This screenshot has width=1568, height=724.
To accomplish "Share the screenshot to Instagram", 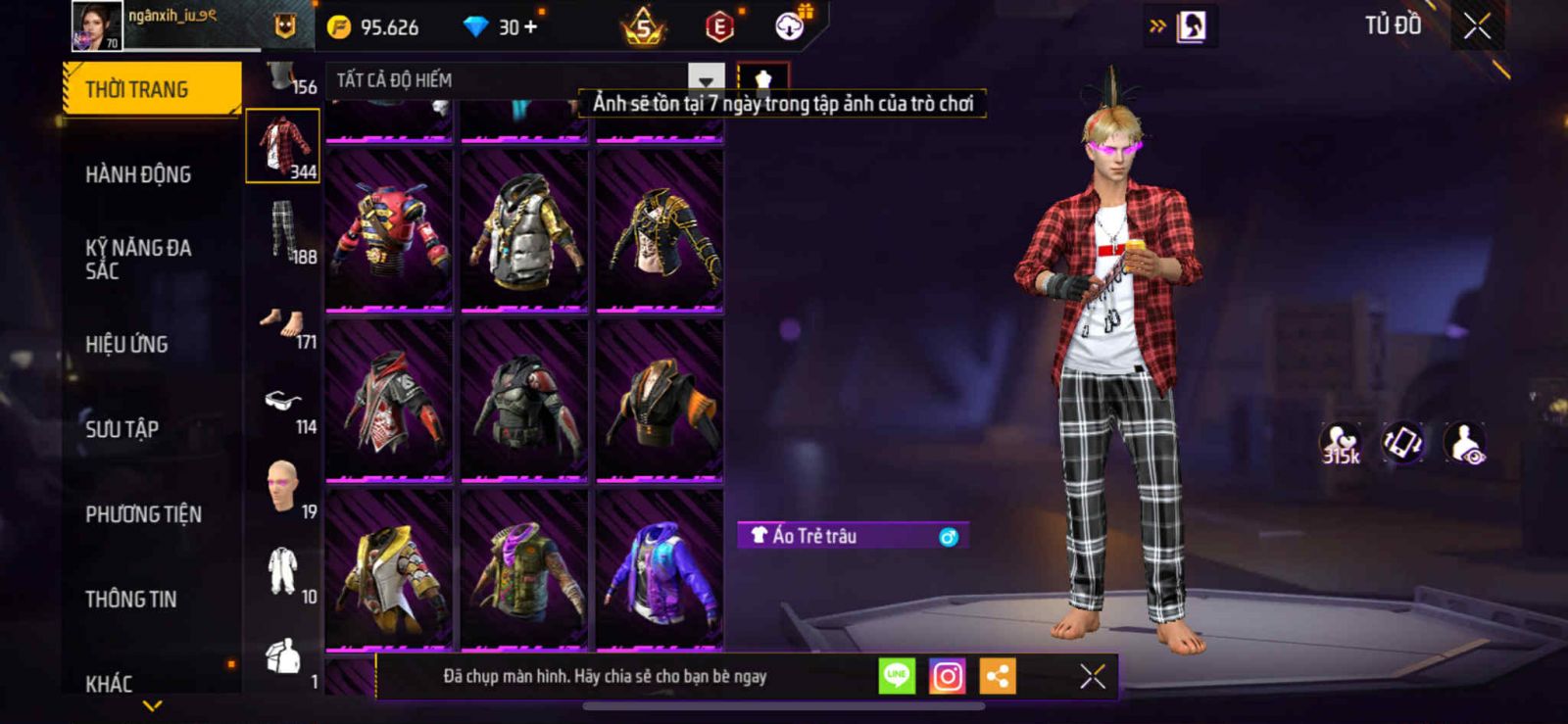I will click(947, 676).
